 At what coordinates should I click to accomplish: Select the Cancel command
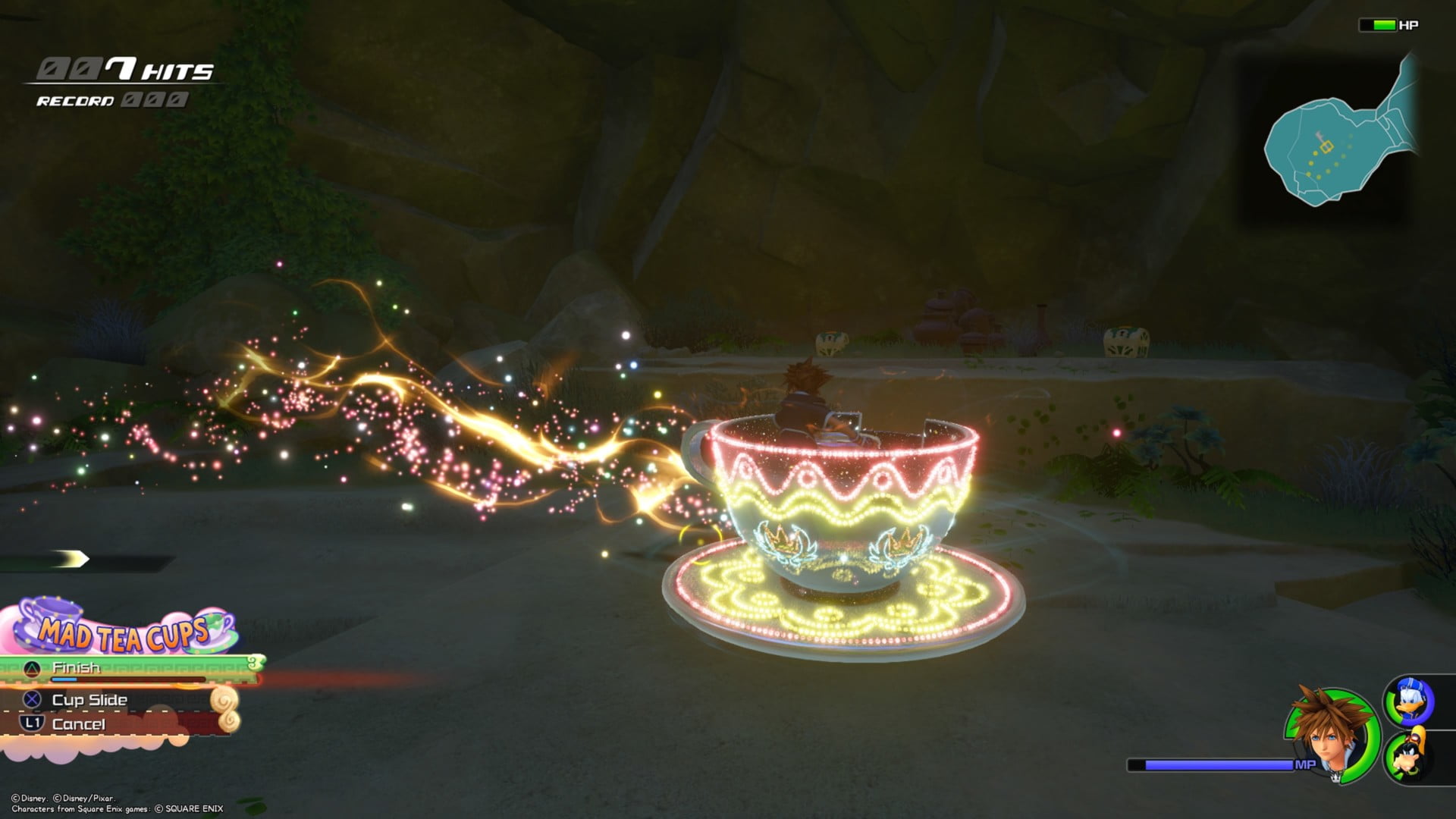click(x=78, y=724)
